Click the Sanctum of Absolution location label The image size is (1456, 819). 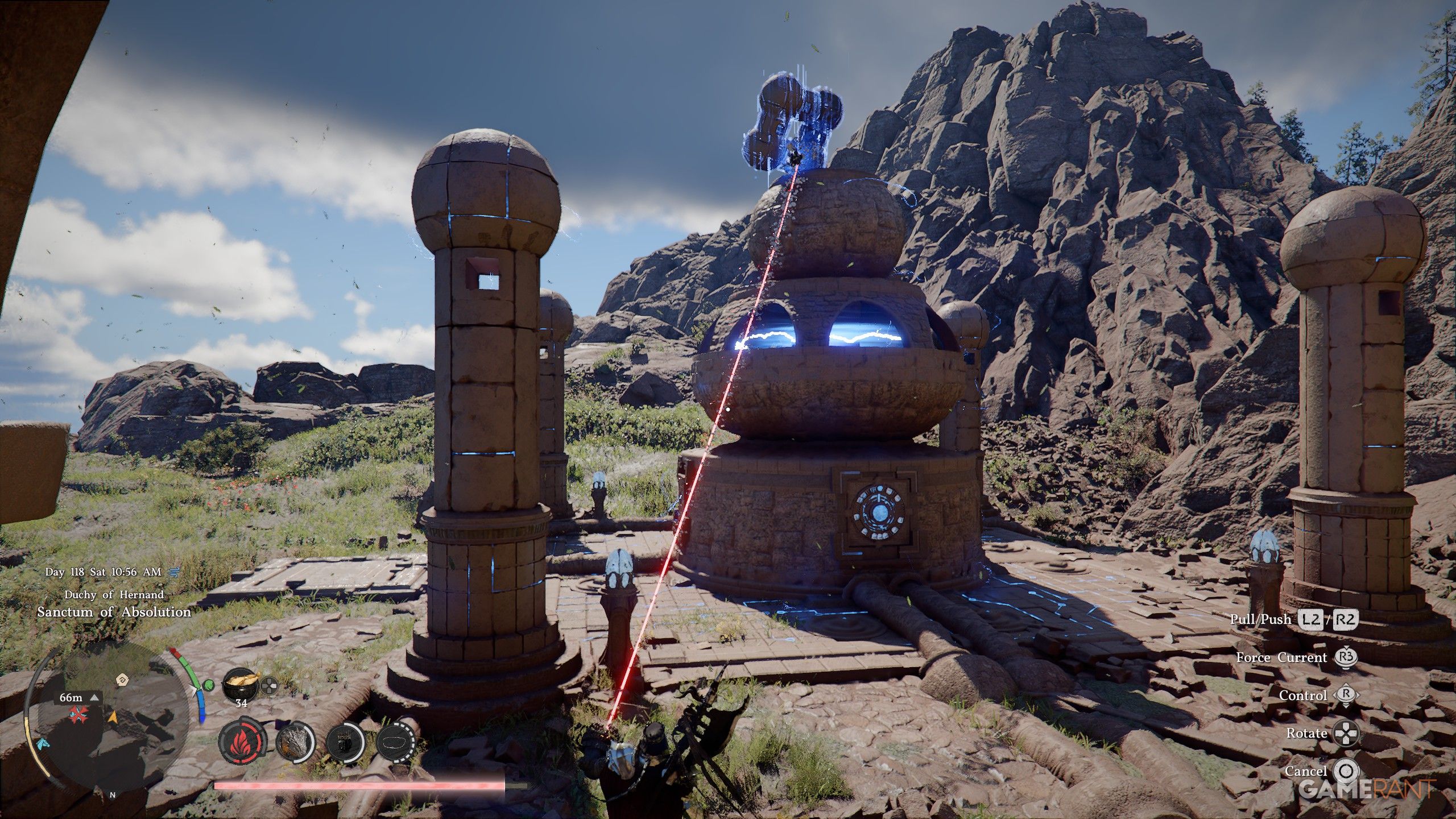point(114,613)
